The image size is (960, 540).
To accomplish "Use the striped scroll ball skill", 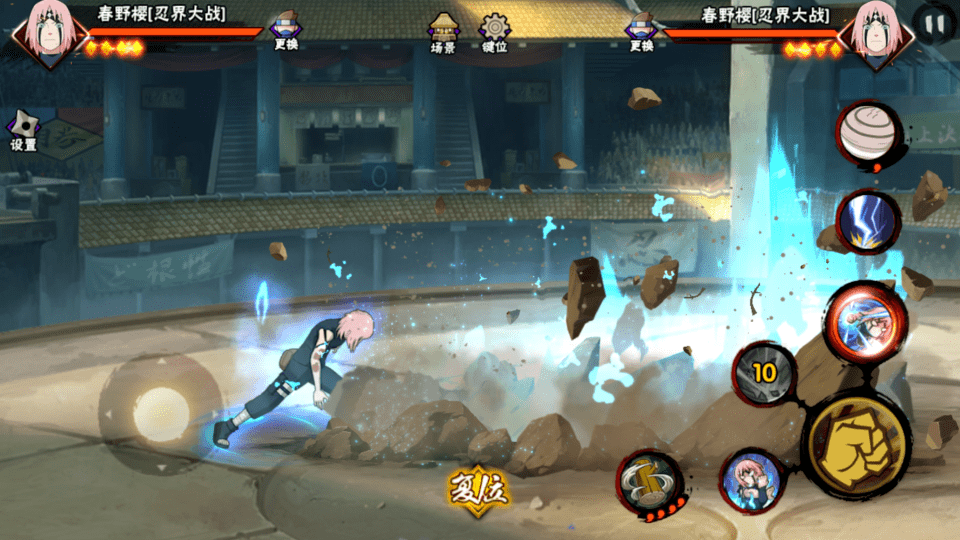I will tap(866, 133).
